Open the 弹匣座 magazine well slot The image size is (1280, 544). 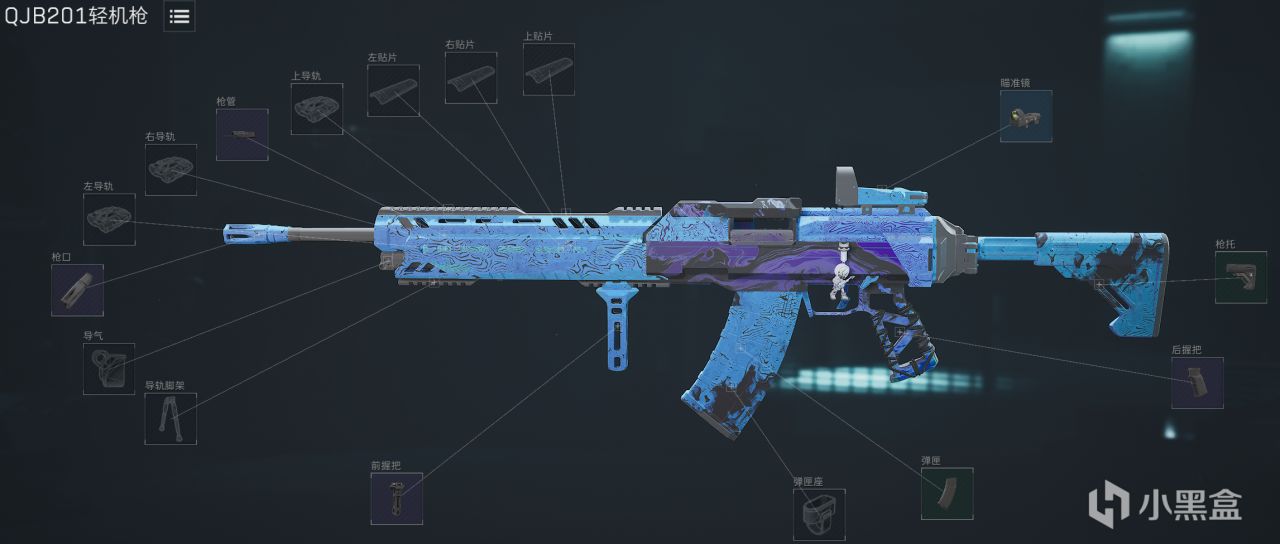point(819,514)
